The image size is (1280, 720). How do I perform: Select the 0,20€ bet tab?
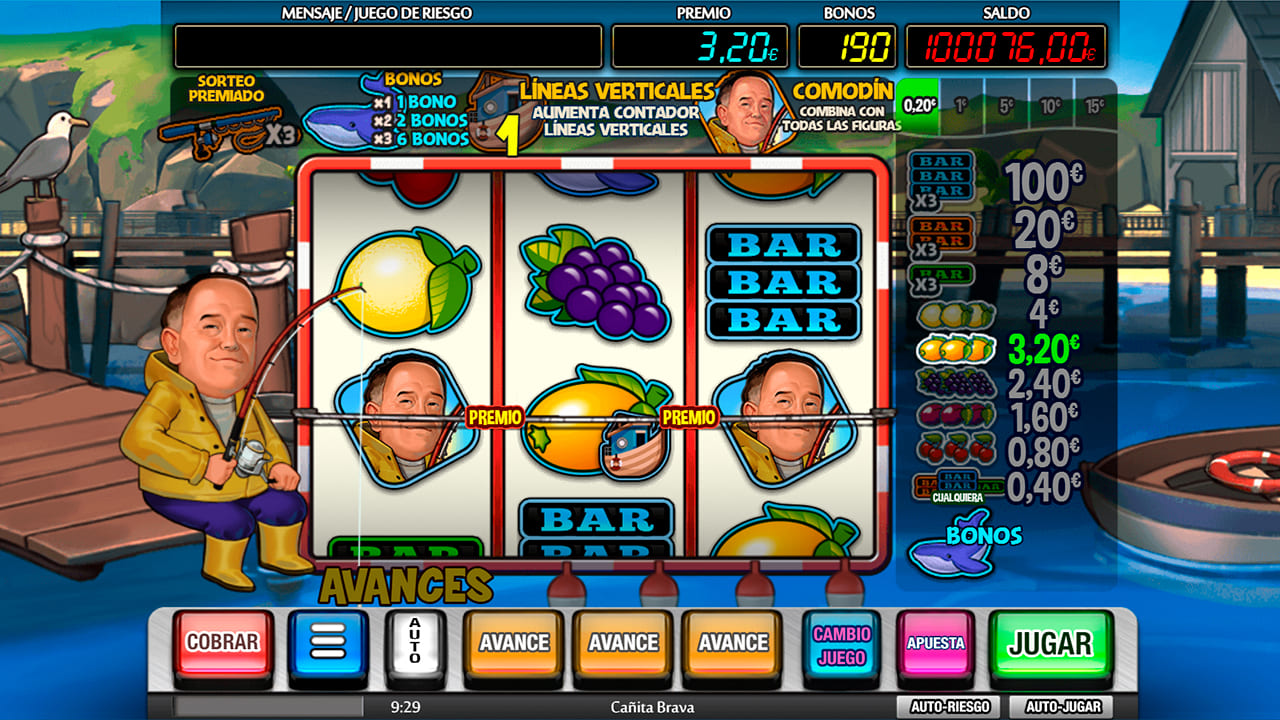click(920, 105)
